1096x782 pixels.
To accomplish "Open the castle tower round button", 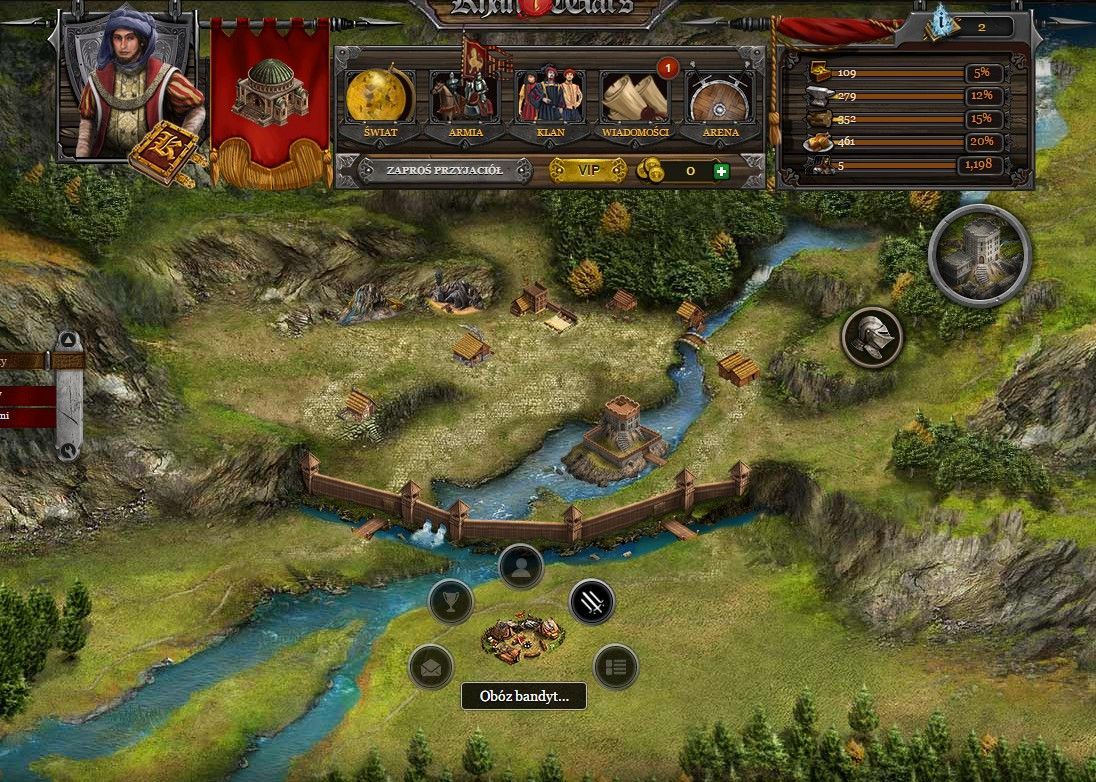I will 979,256.
